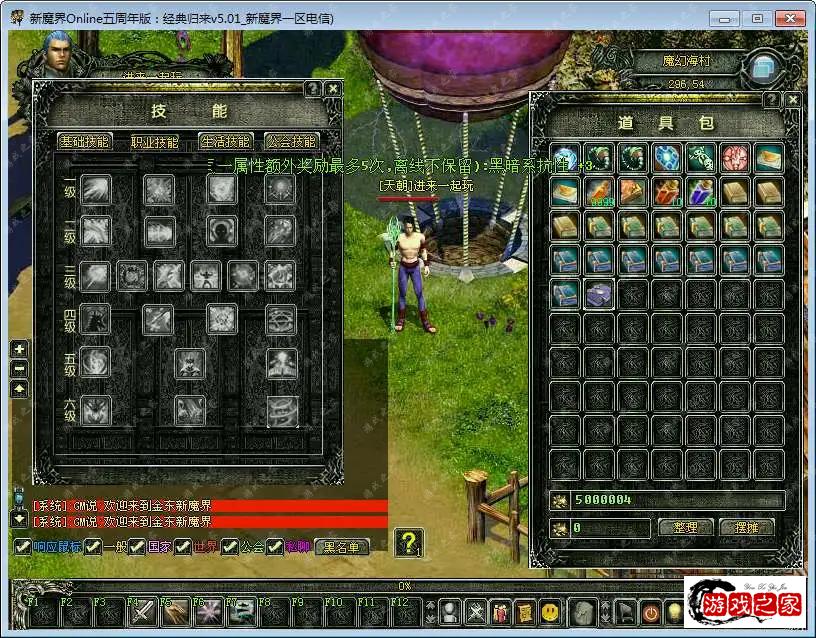Minimize the game window
Viewport: 816px width, 638px height.
(x=726, y=18)
